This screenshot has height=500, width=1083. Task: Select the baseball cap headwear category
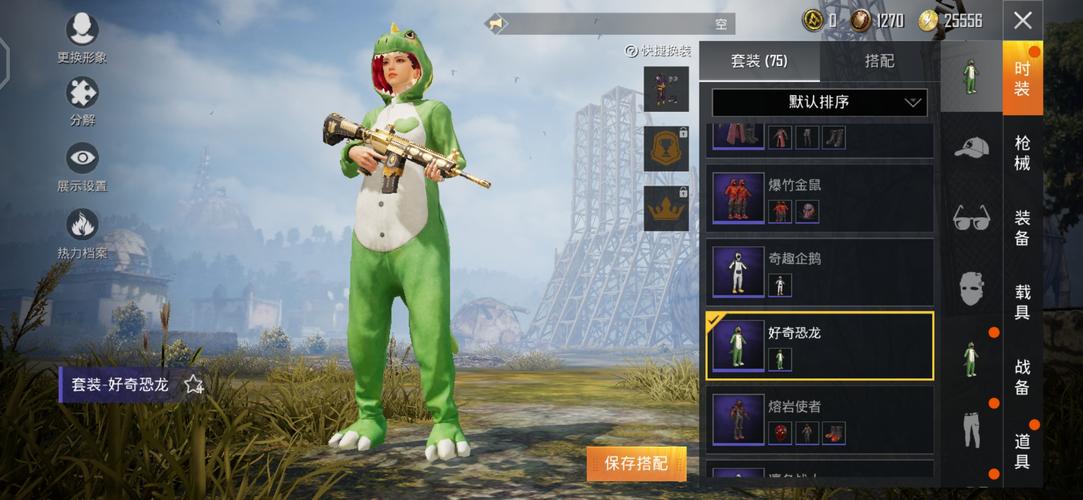pos(970,148)
